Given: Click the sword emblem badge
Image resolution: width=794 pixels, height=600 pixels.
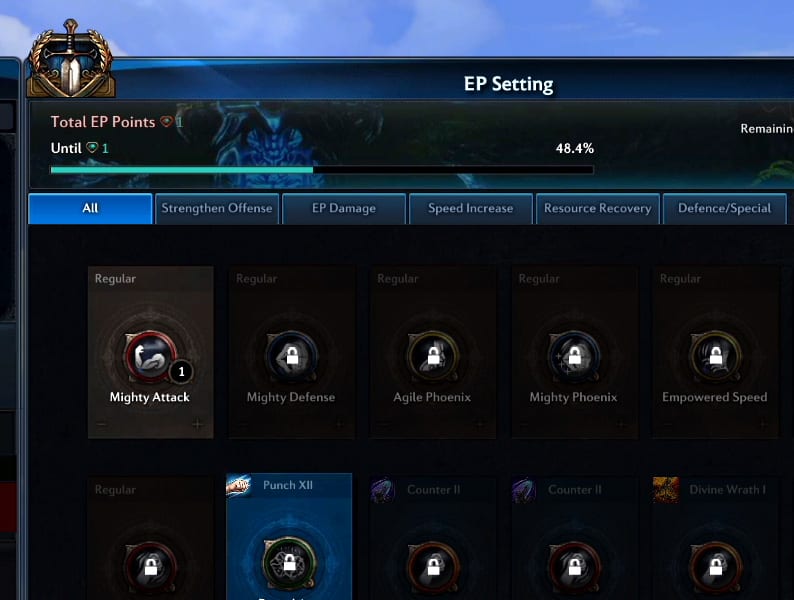Looking at the screenshot, I should [x=70, y=62].
